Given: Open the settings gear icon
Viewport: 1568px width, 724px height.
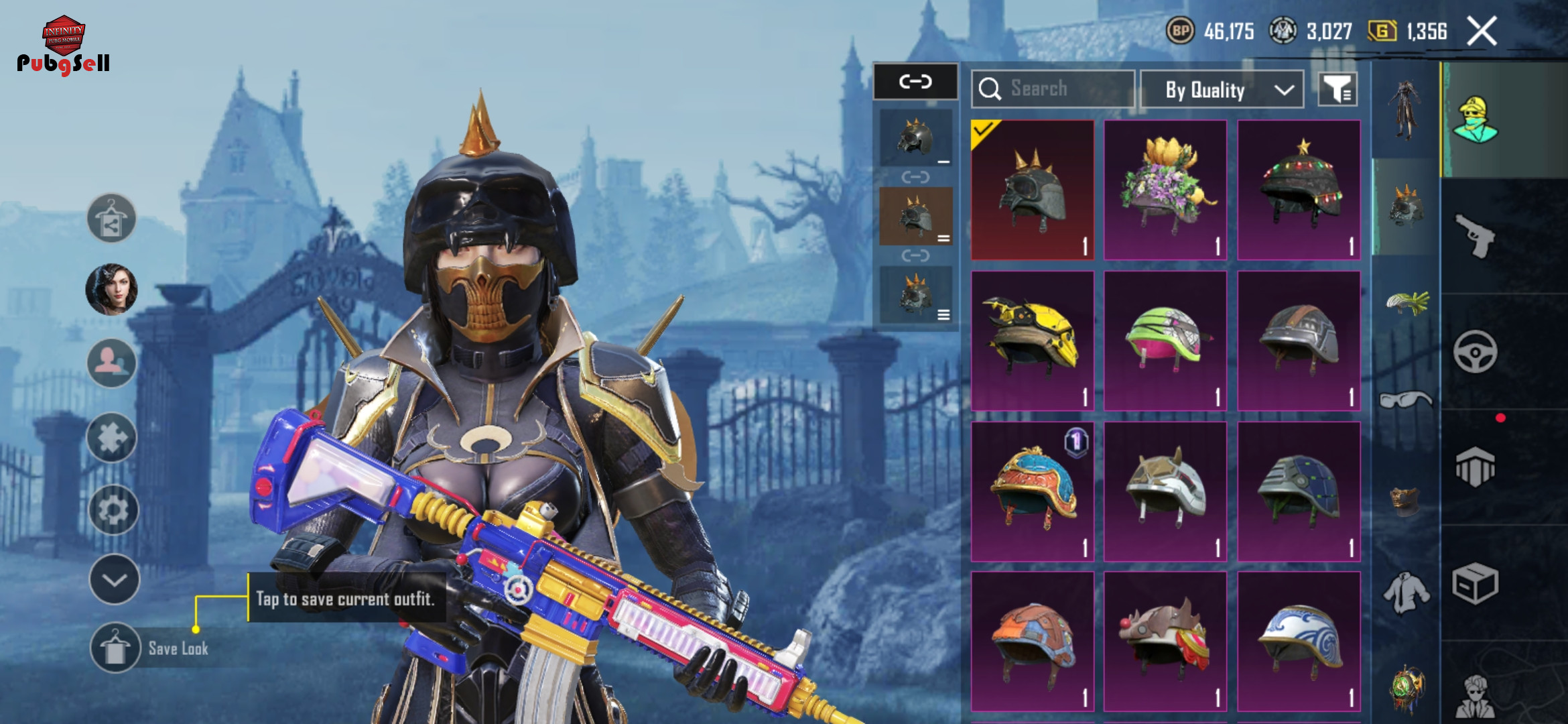Looking at the screenshot, I should pyautogui.click(x=113, y=510).
